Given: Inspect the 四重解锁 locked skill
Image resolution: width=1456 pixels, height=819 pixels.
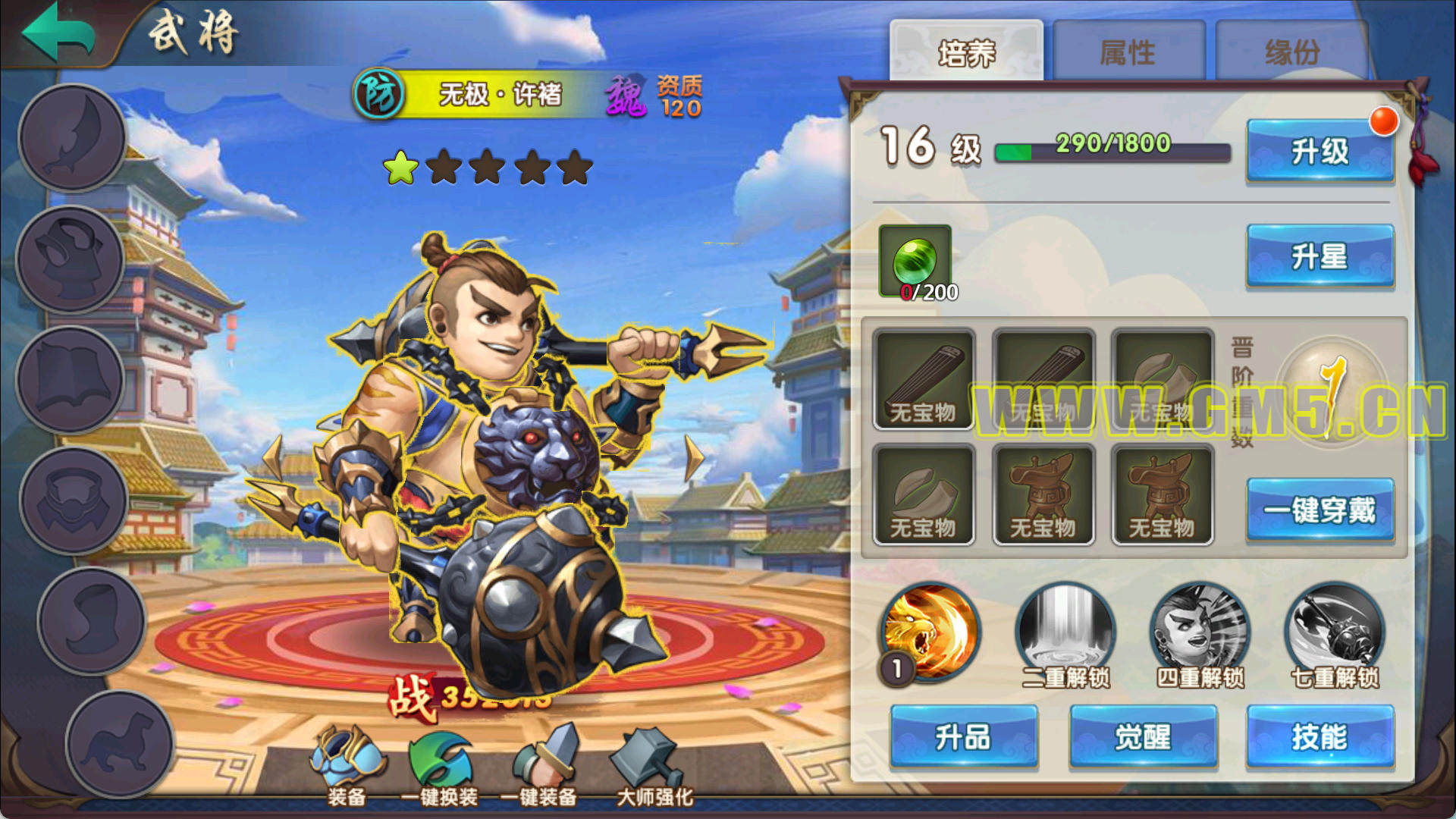Looking at the screenshot, I should point(1200,631).
